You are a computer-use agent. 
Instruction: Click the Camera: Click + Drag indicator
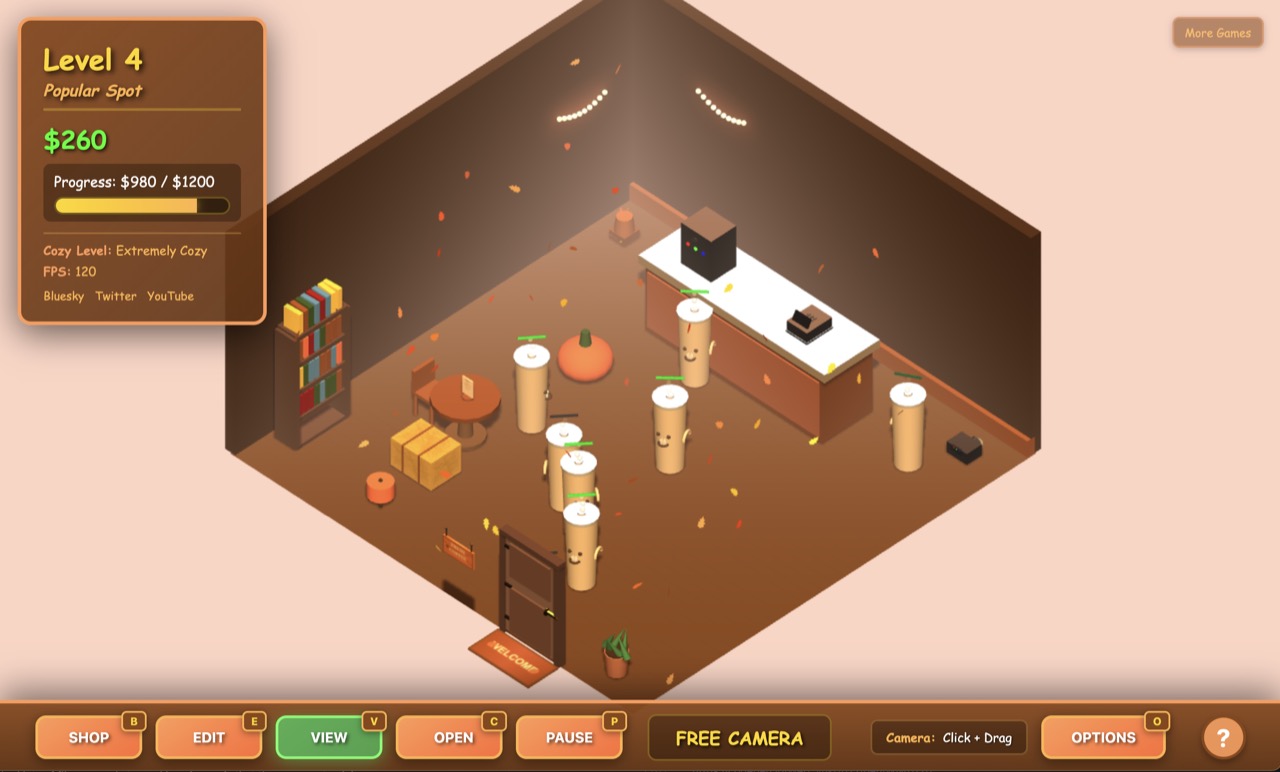[948, 737]
